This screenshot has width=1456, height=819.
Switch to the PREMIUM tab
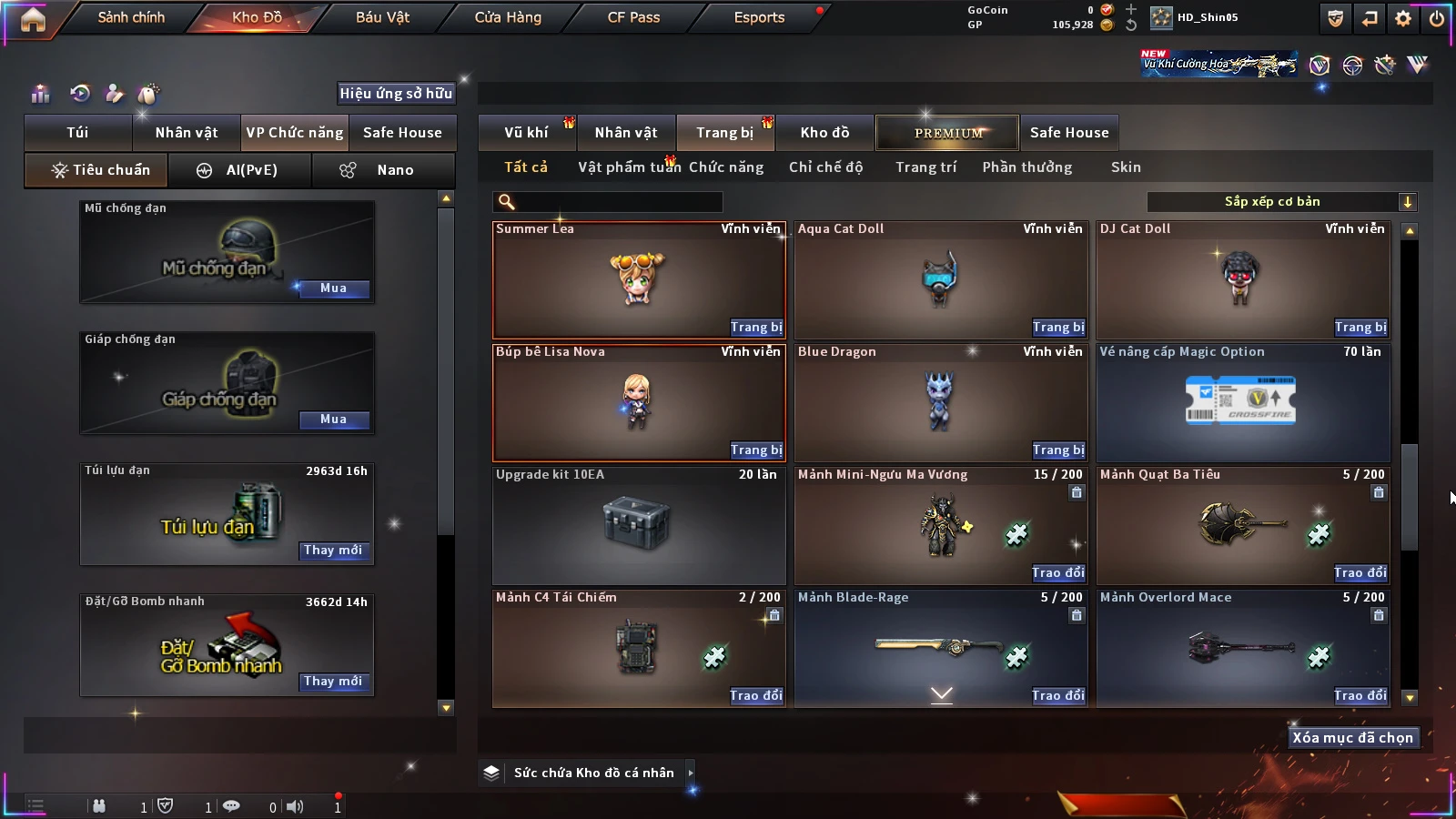click(x=947, y=133)
